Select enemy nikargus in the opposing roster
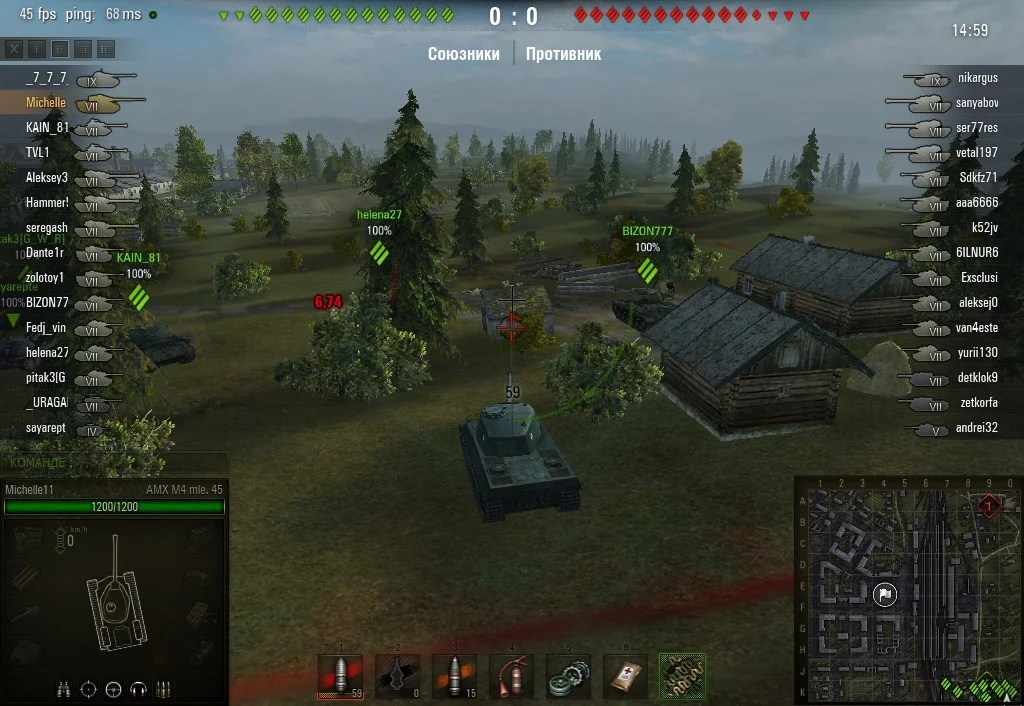This screenshot has height=706, width=1024. 977,77
